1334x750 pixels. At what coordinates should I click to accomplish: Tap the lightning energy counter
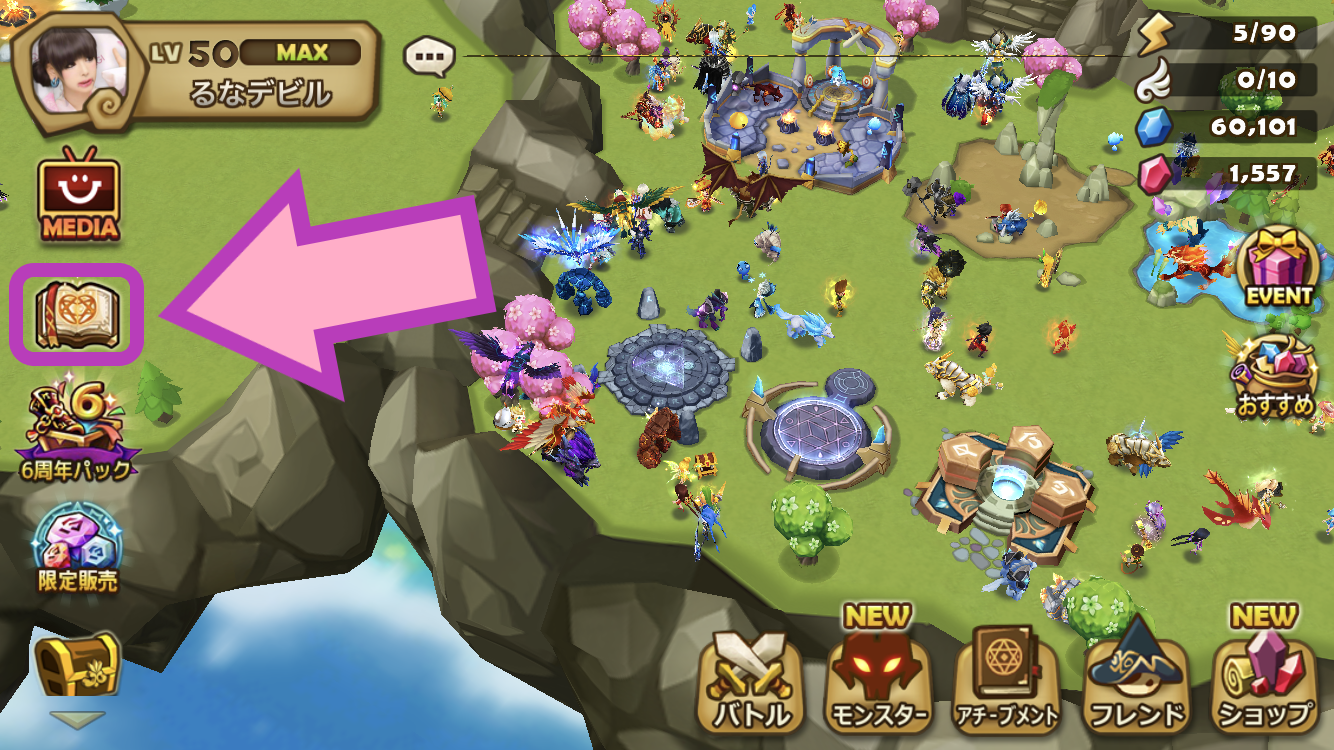[x=1232, y=34]
